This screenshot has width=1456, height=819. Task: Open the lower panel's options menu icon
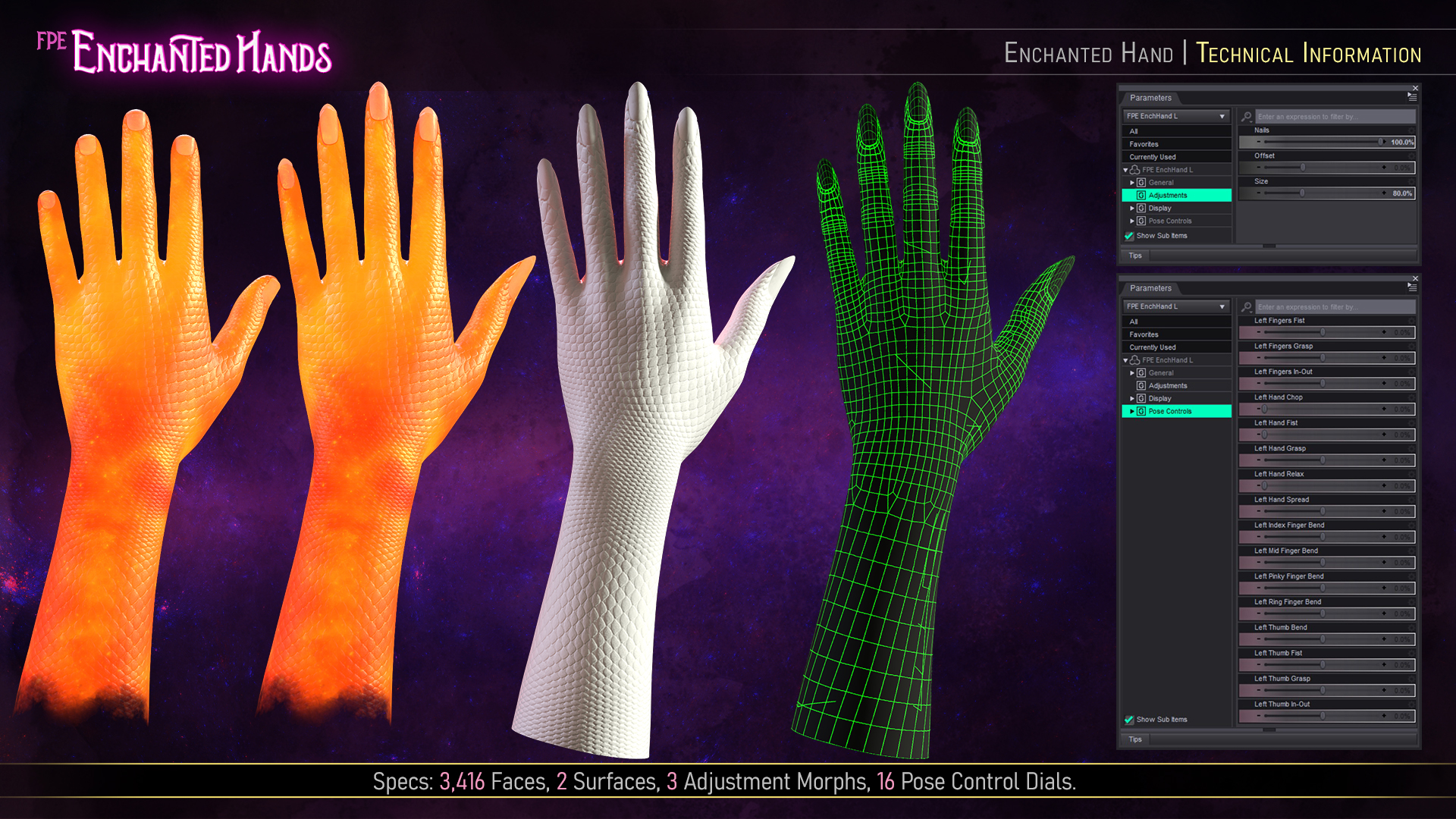pos(1412,287)
